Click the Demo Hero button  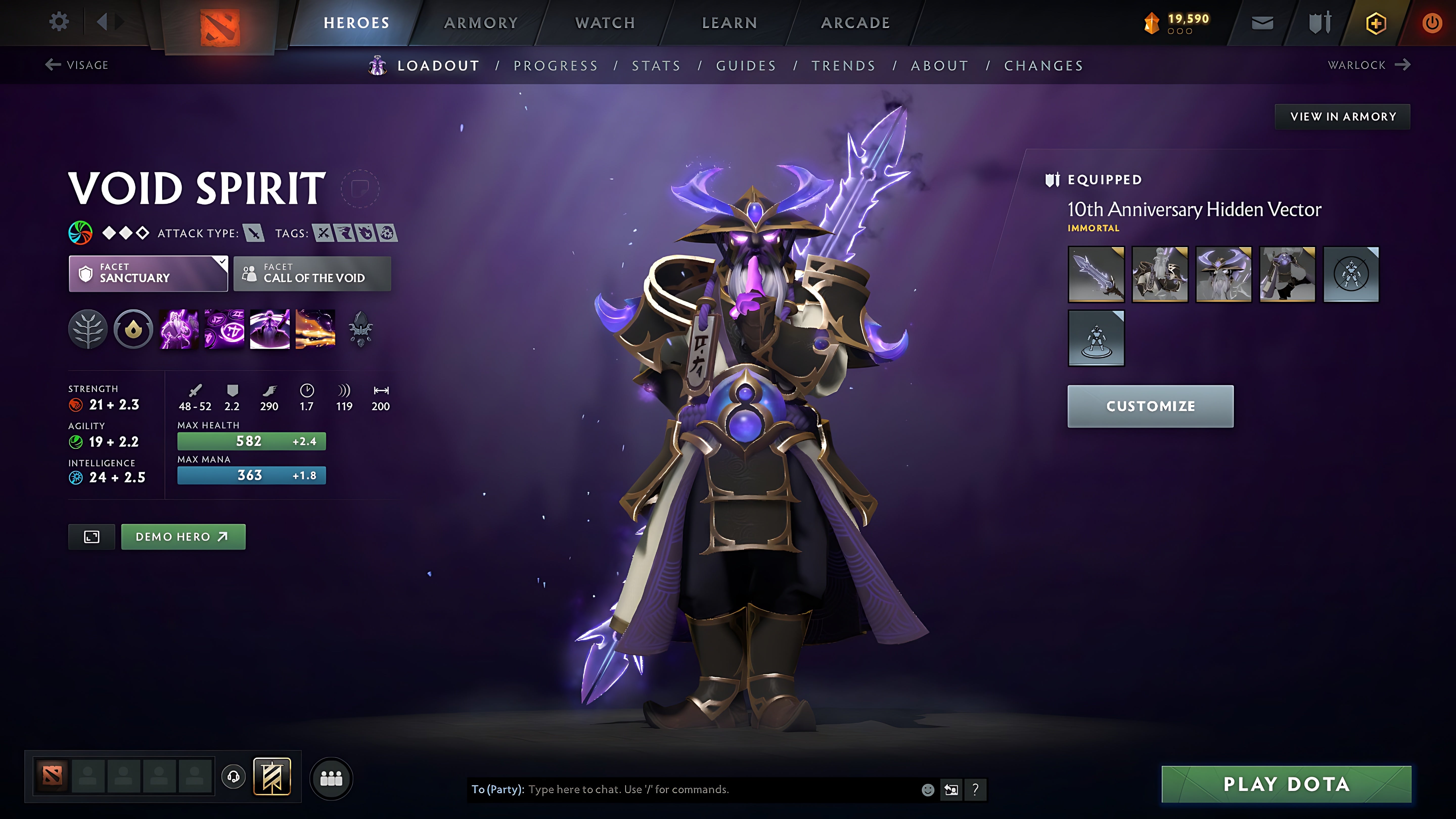point(183,536)
